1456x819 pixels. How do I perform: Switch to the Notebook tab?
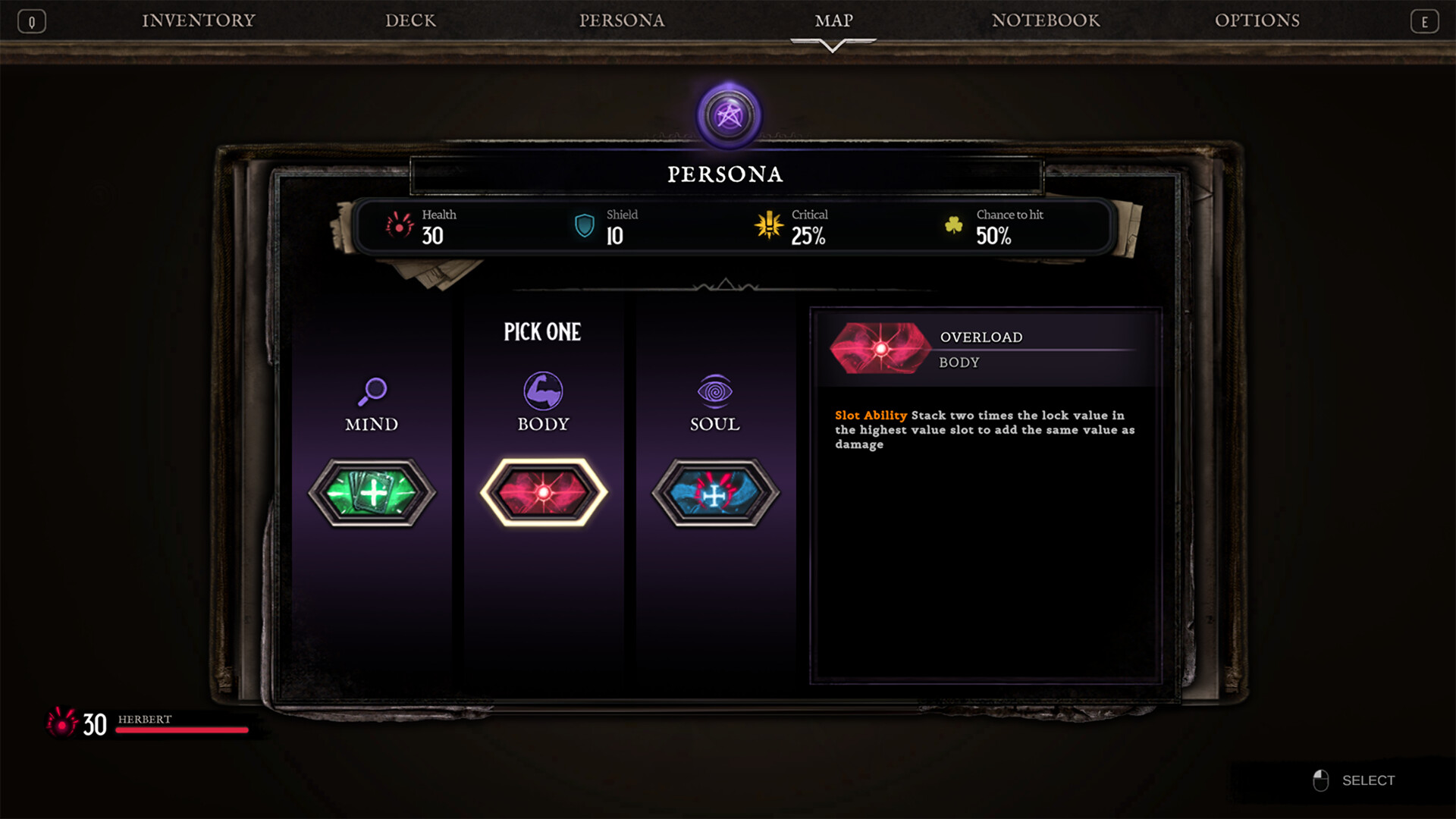tap(1046, 20)
